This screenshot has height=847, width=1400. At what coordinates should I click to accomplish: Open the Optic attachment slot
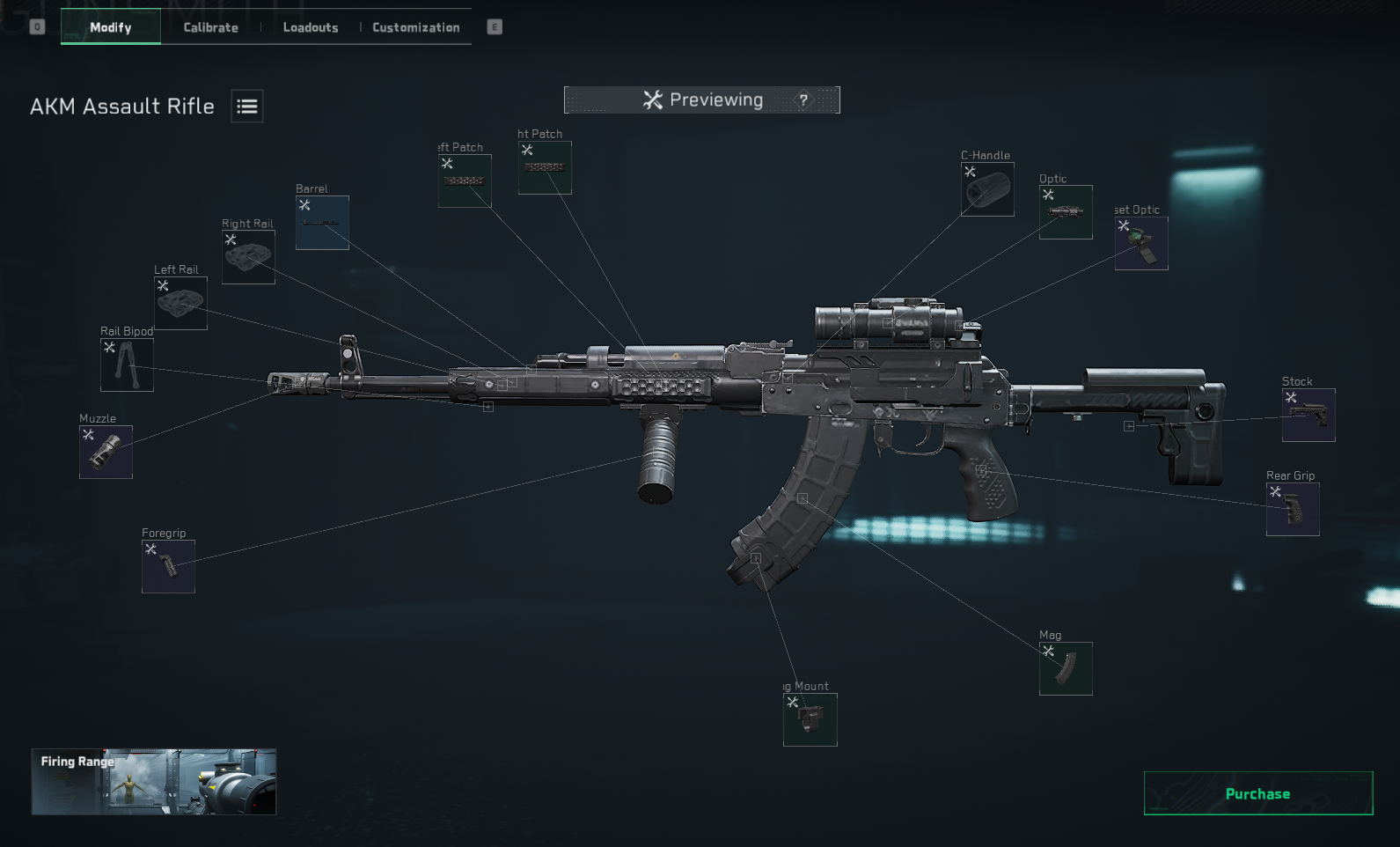pos(1066,212)
